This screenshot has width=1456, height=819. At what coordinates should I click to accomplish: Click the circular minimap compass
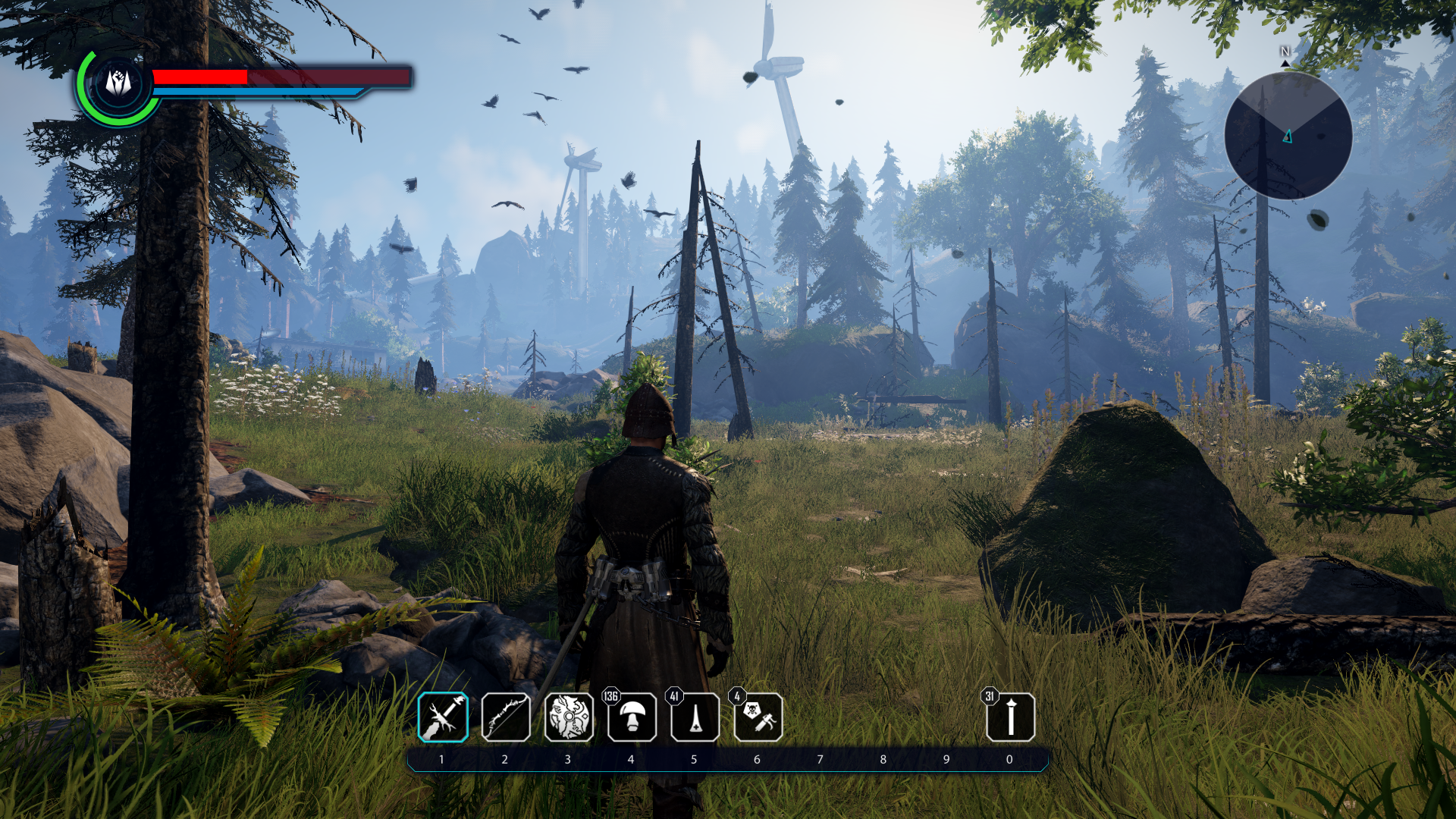pyautogui.click(x=1288, y=136)
